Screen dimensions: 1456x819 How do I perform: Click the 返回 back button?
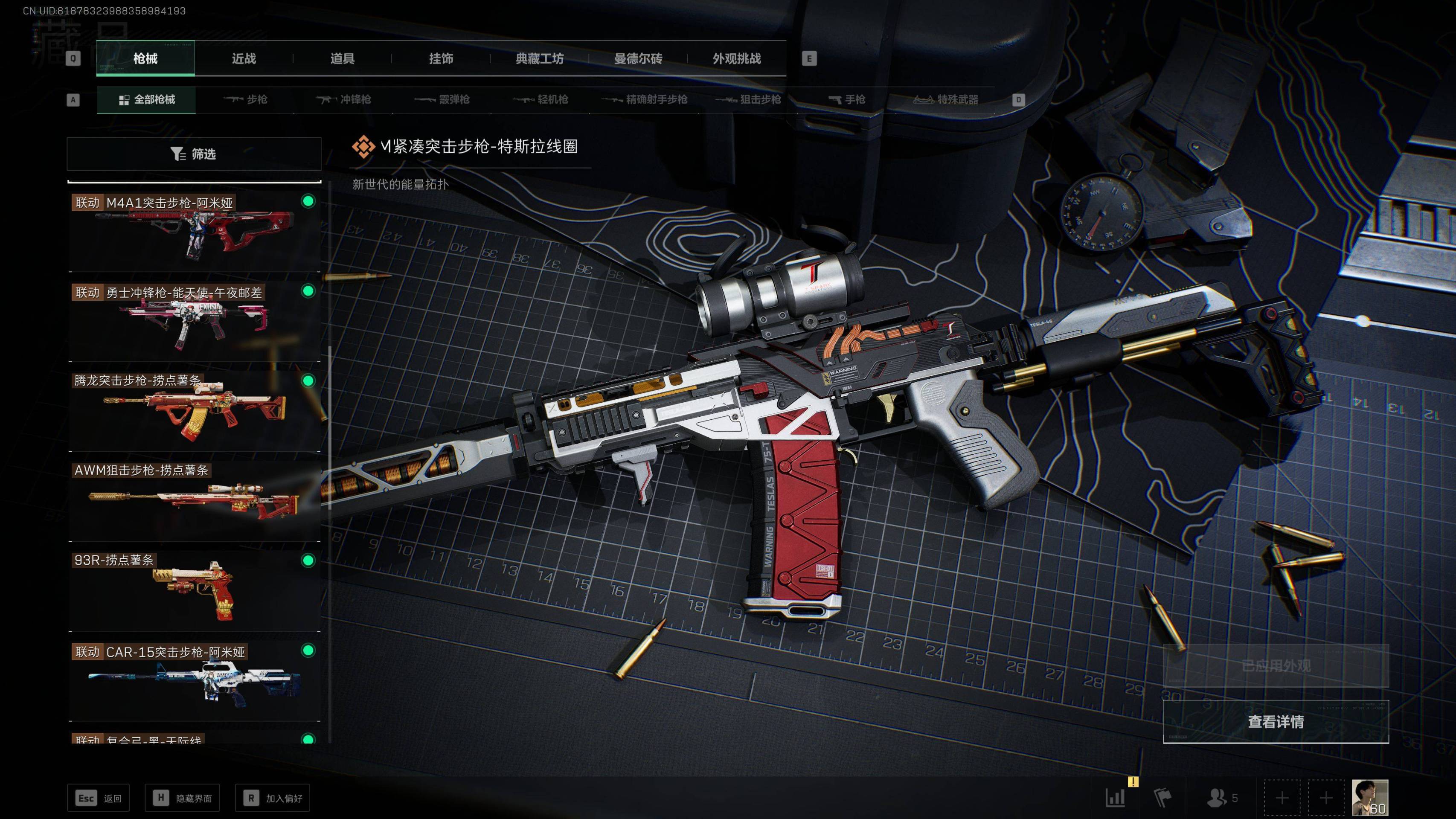coord(99,798)
